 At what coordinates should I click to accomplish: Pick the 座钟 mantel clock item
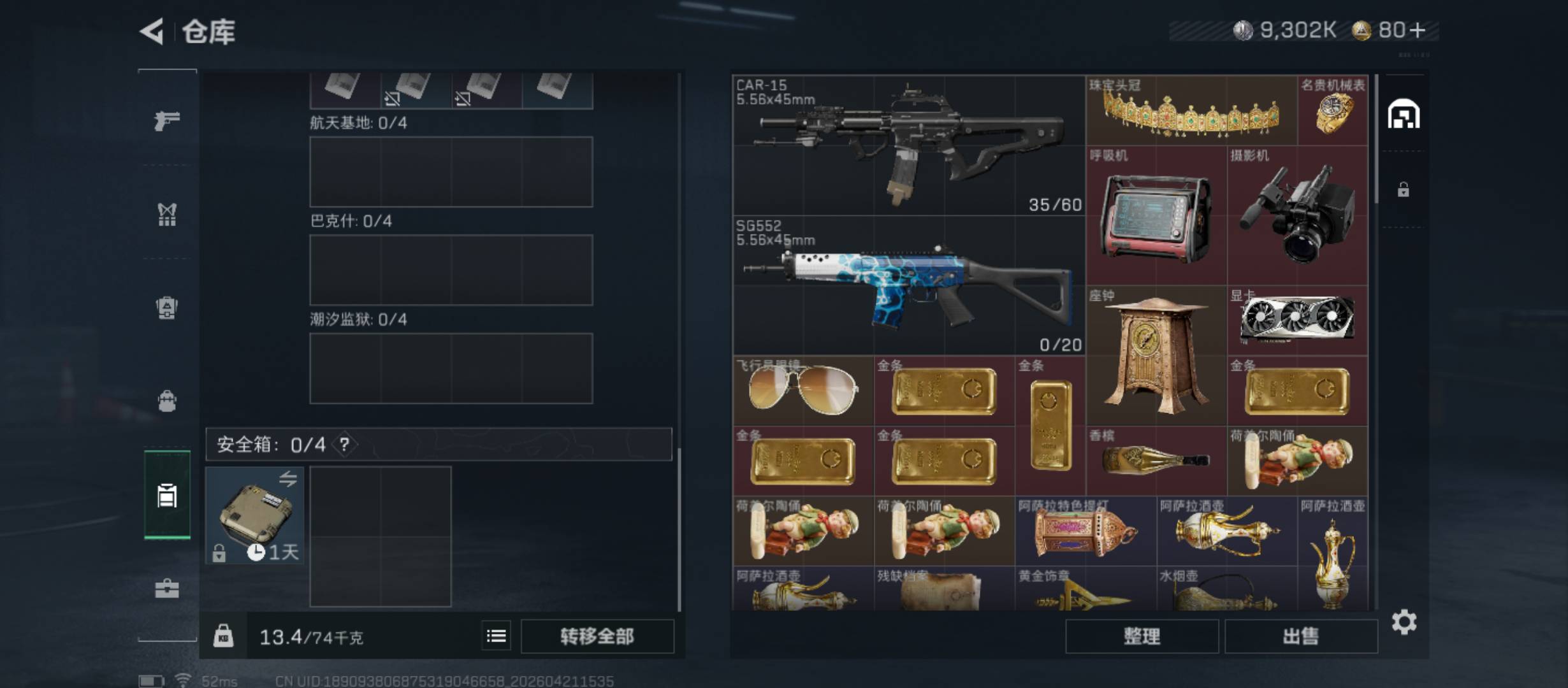point(1156,356)
